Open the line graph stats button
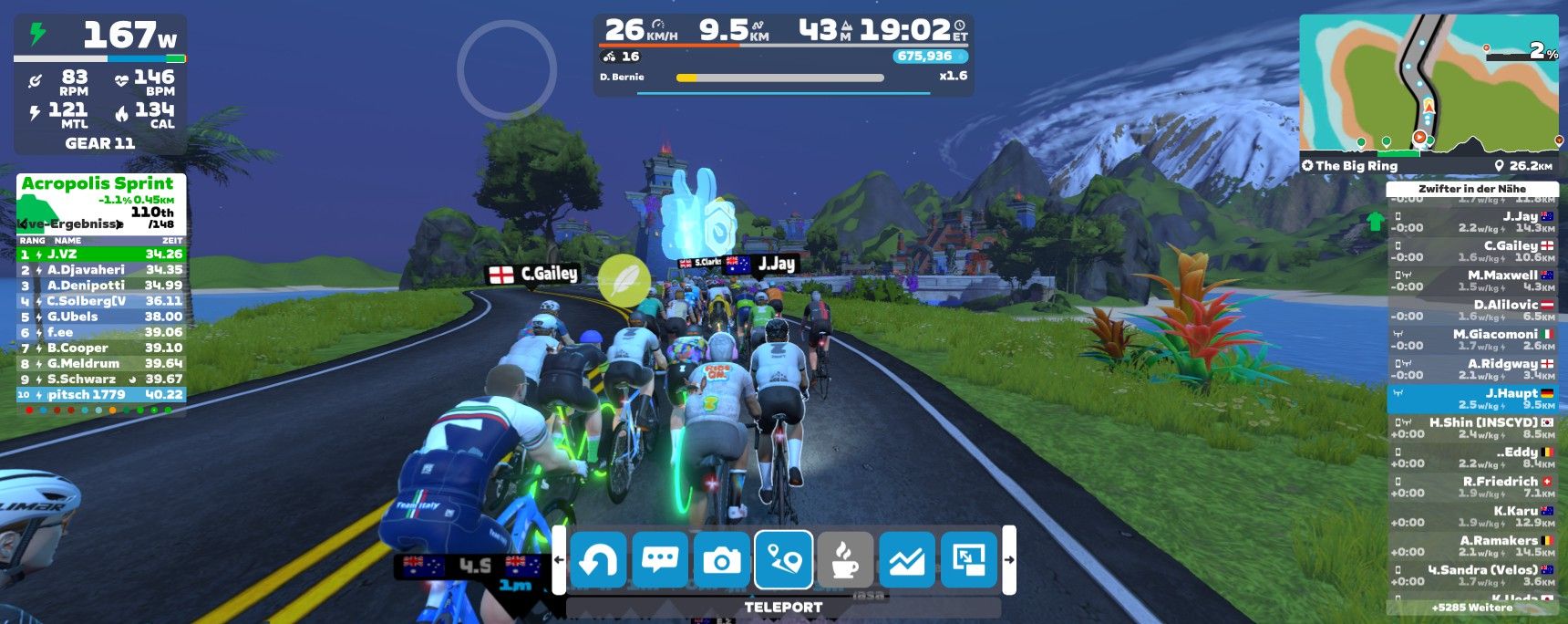The width and height of the screenshot is (1568, 624). pos(907,560)
